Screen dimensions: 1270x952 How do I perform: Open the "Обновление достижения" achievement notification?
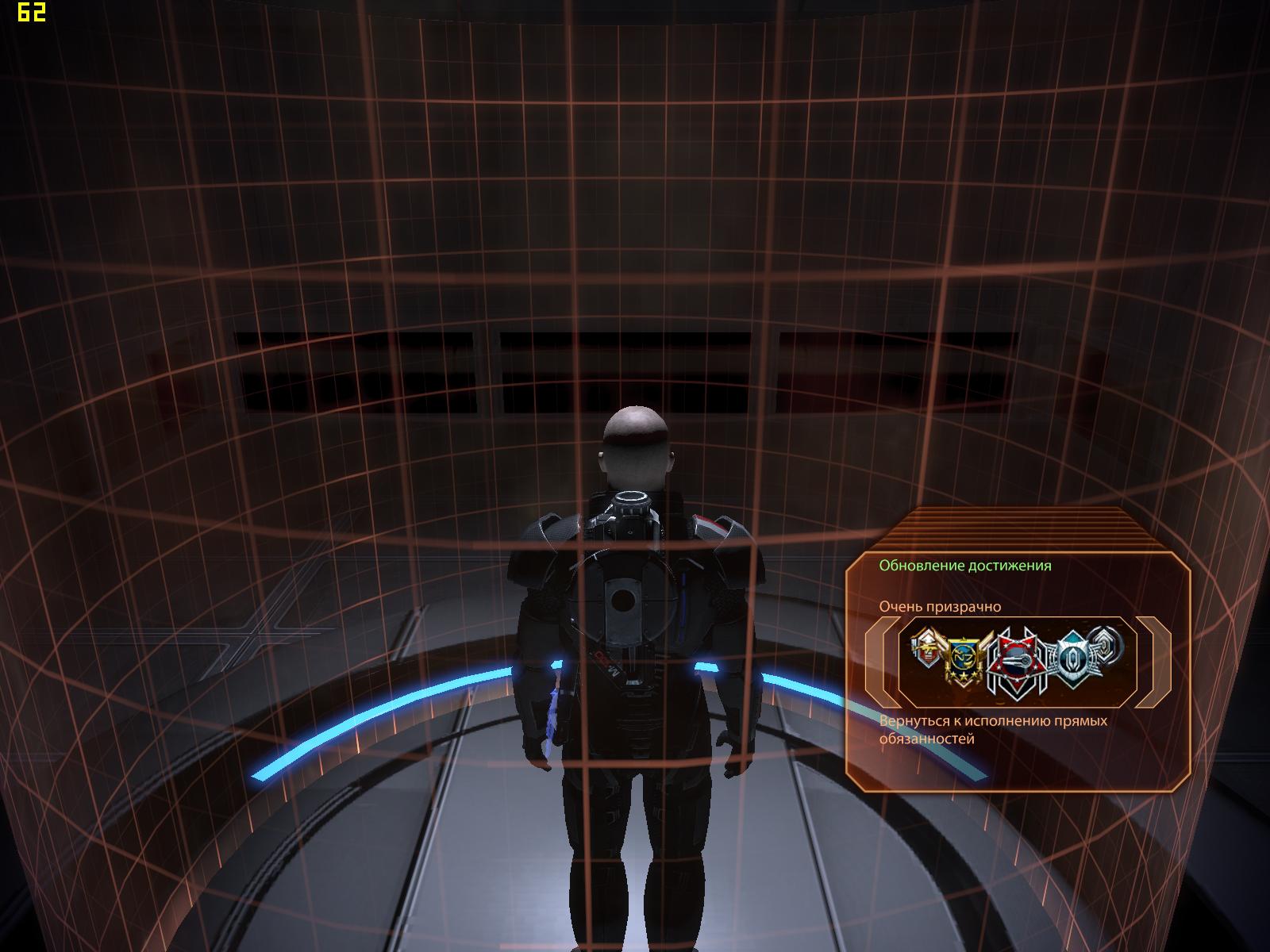click(964, 566)
